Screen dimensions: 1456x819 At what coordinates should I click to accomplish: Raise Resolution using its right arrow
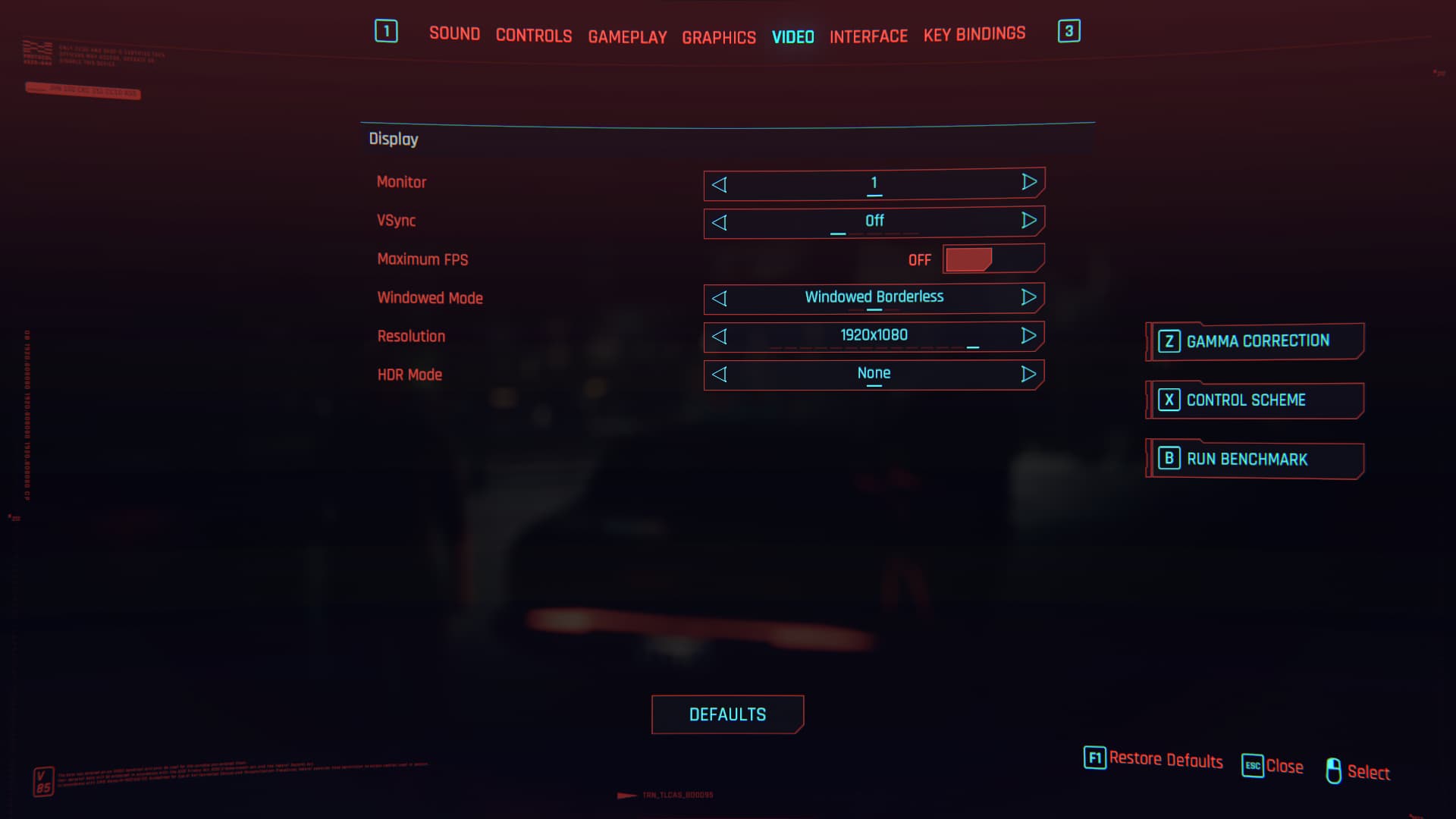(x=1028, y=335)
